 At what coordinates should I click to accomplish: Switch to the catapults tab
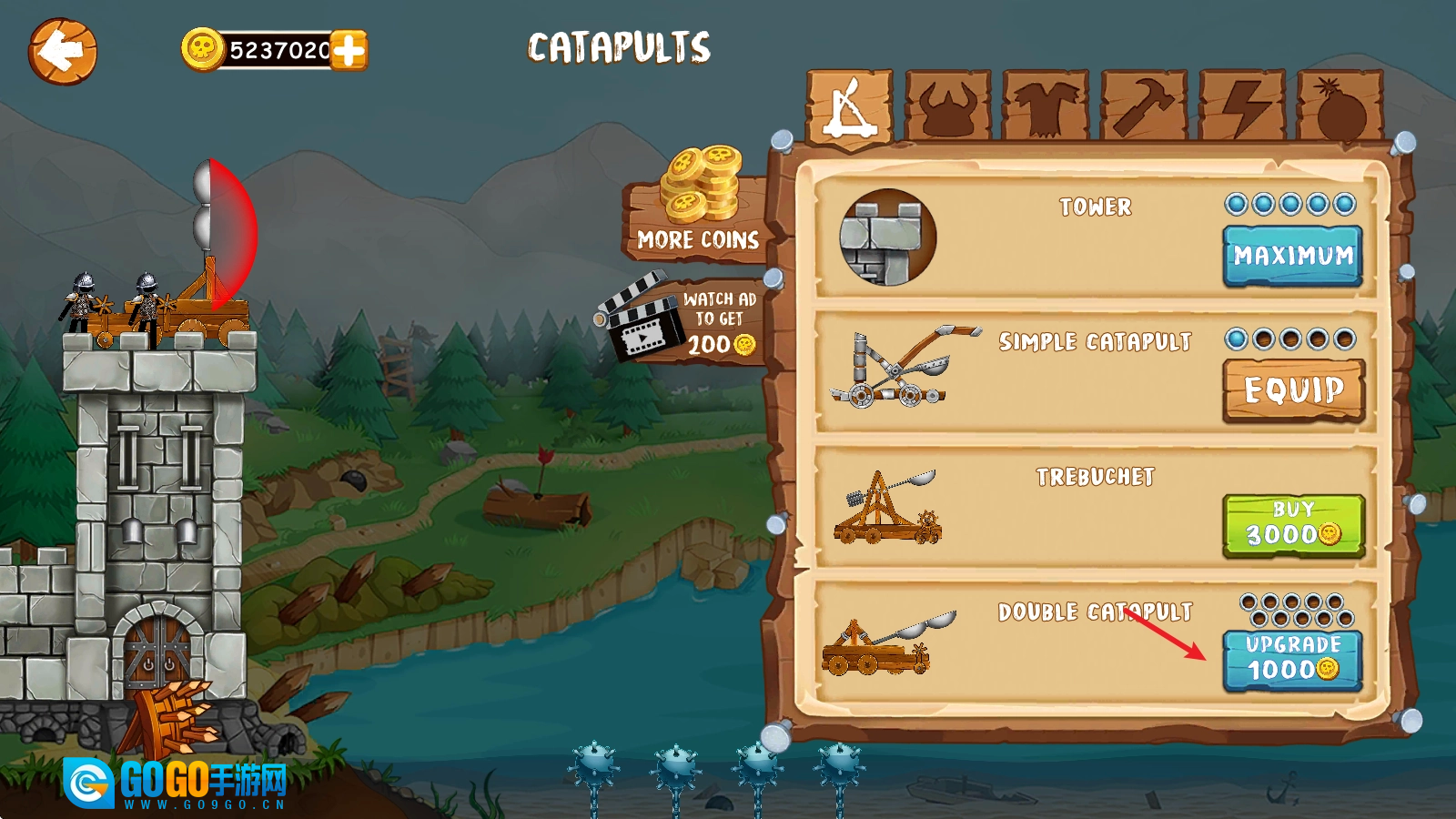(850, 107)
